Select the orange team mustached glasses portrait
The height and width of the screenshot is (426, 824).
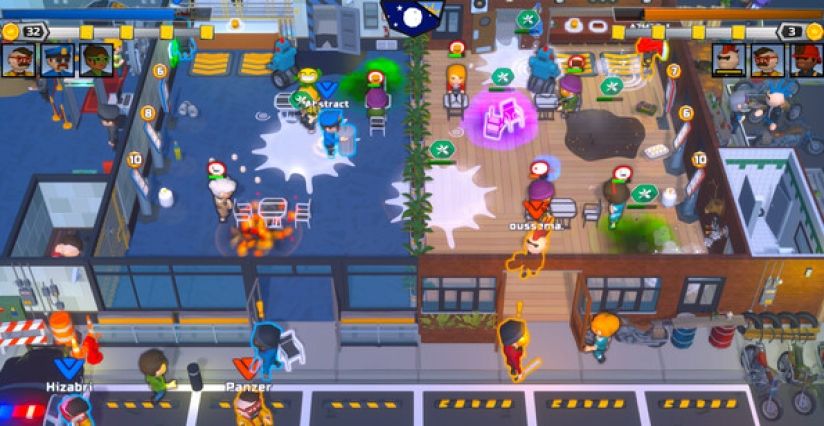click(x=767, y=60)
